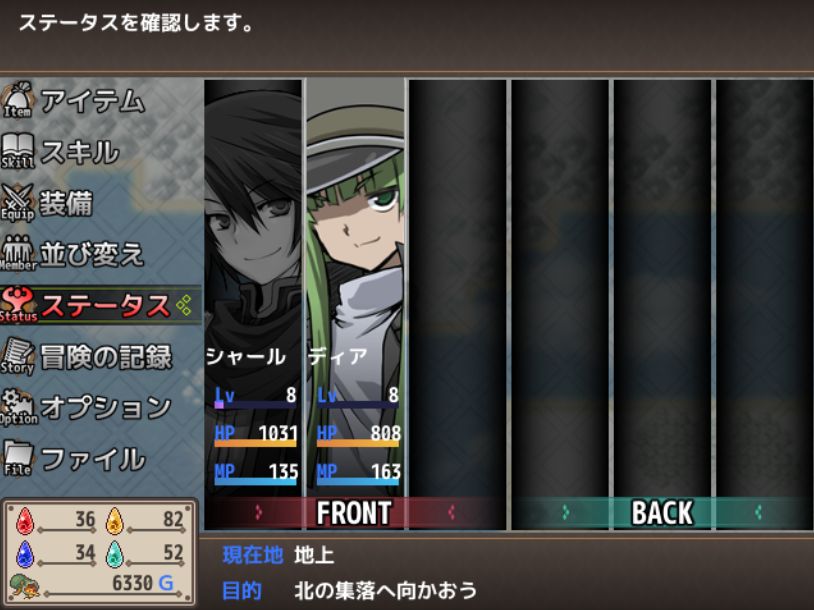Select party member シャール's portrait
The width and height of the screenshot is (814, 610).
pyautogui.click(x=253, y=230)
